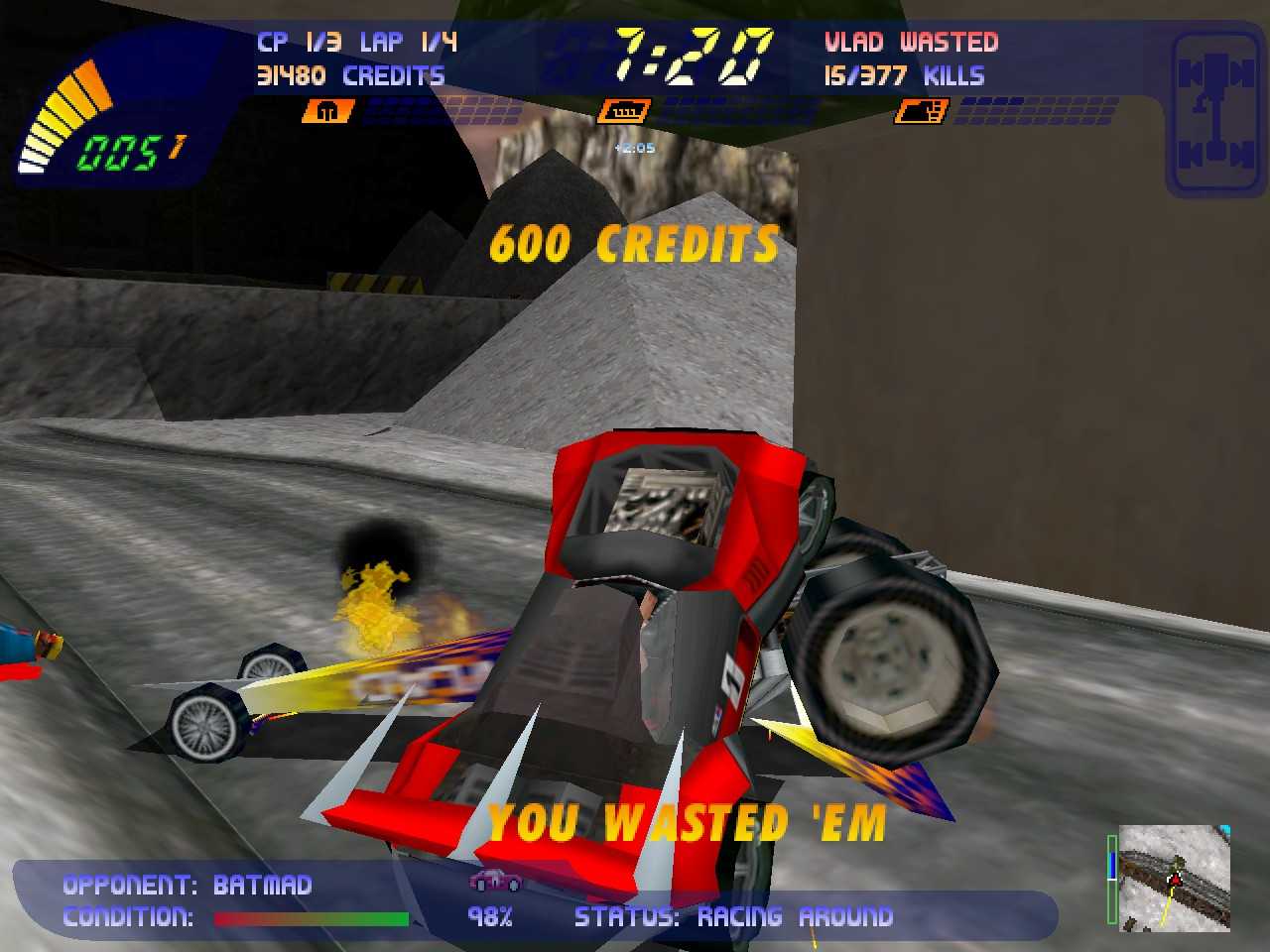Open the CP 1/3 checkpoint counter
The height and width of the screenshot is (952, 1270).
(298, 42)
